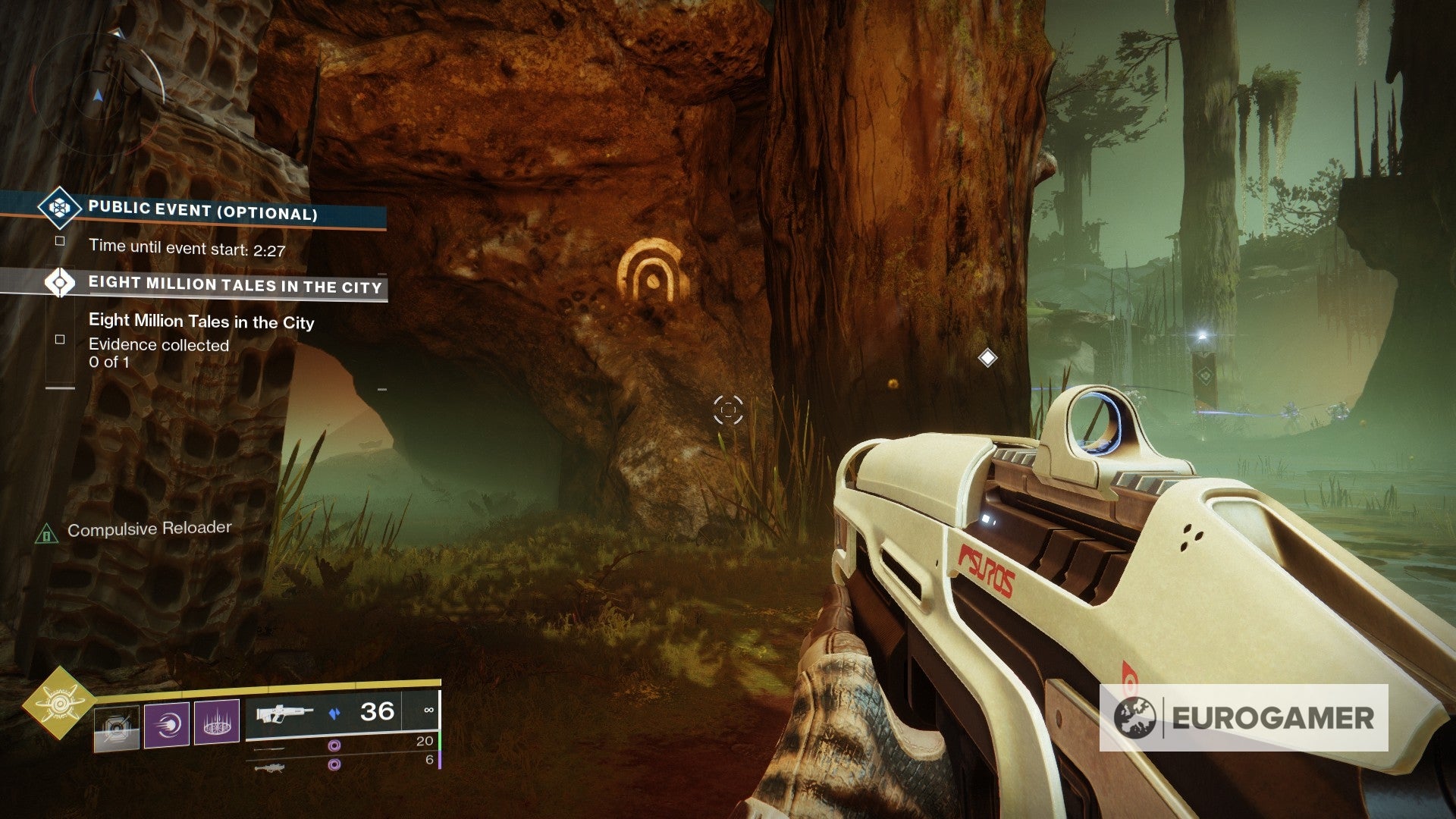Image resolution: width=1456 pixels, height=819 pixels.
Task: Activate the golden diamond super ability icon
Action: [x=58, y=704]
